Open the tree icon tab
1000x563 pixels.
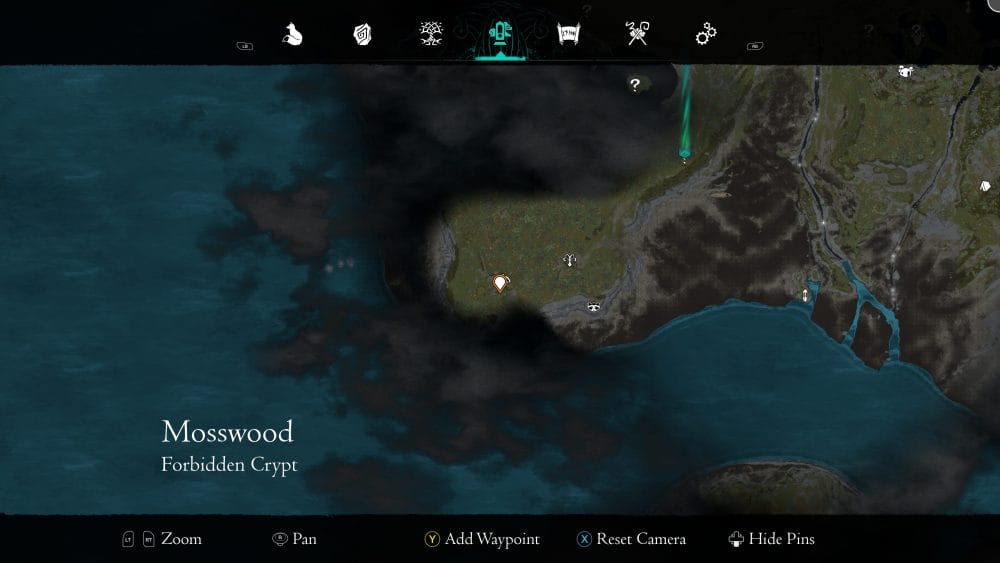[432, 35]
